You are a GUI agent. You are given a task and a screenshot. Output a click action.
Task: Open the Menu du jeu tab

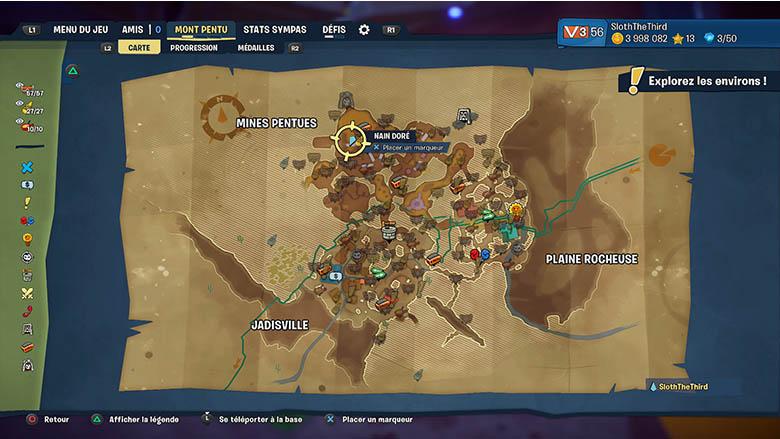[80, 30]
